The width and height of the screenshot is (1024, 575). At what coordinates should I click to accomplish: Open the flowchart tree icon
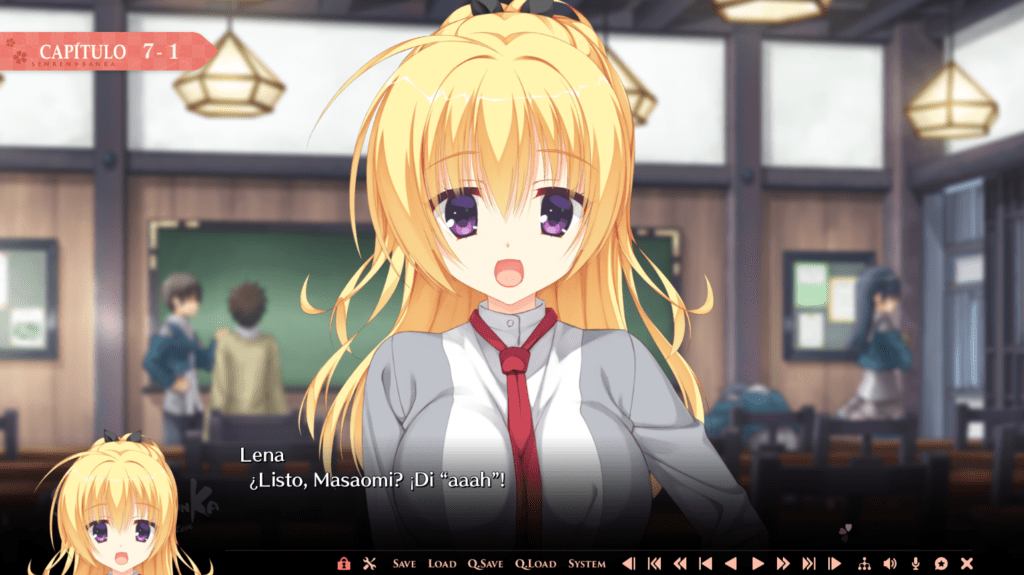click(x=864, y=564)
